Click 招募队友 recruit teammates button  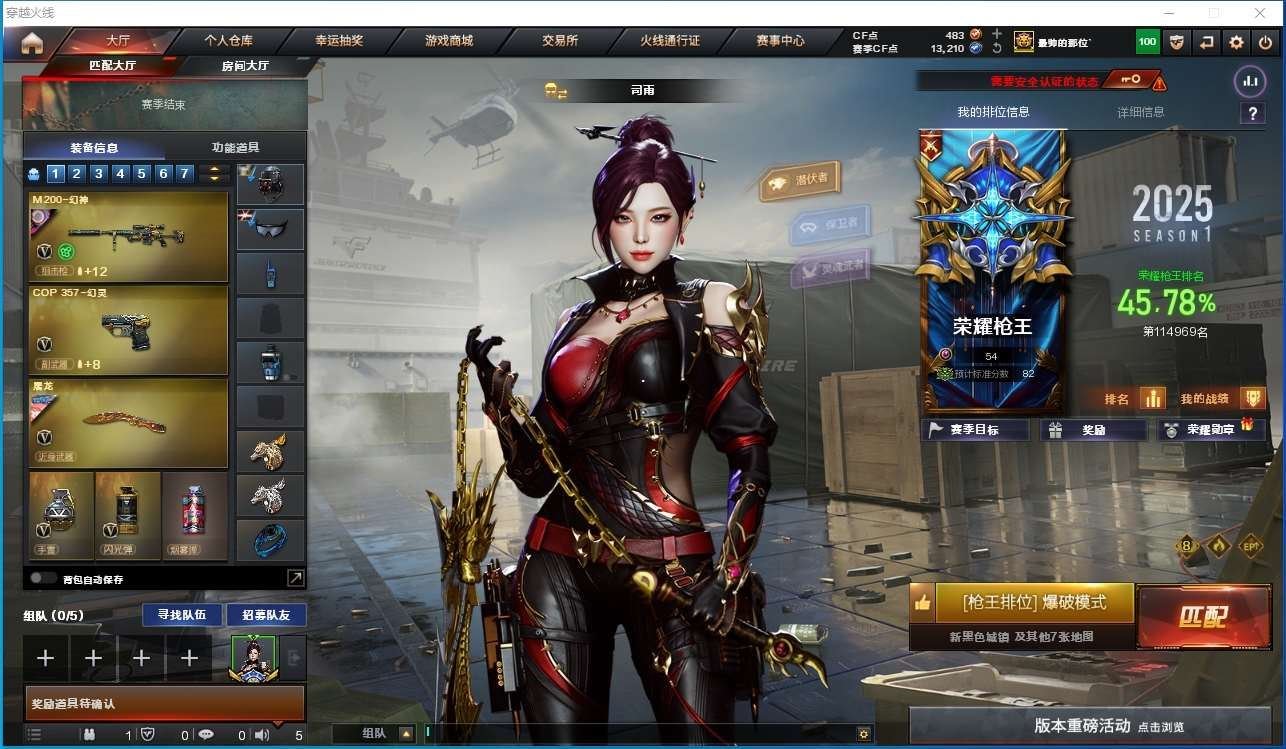tap(266, 614)
